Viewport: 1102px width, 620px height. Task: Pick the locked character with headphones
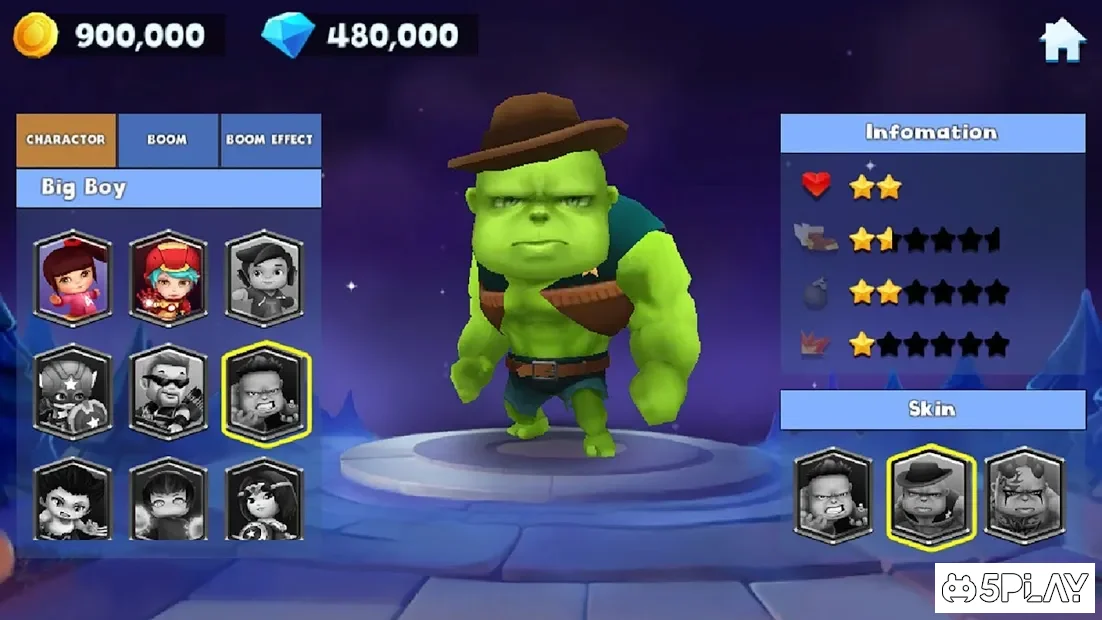264,279
